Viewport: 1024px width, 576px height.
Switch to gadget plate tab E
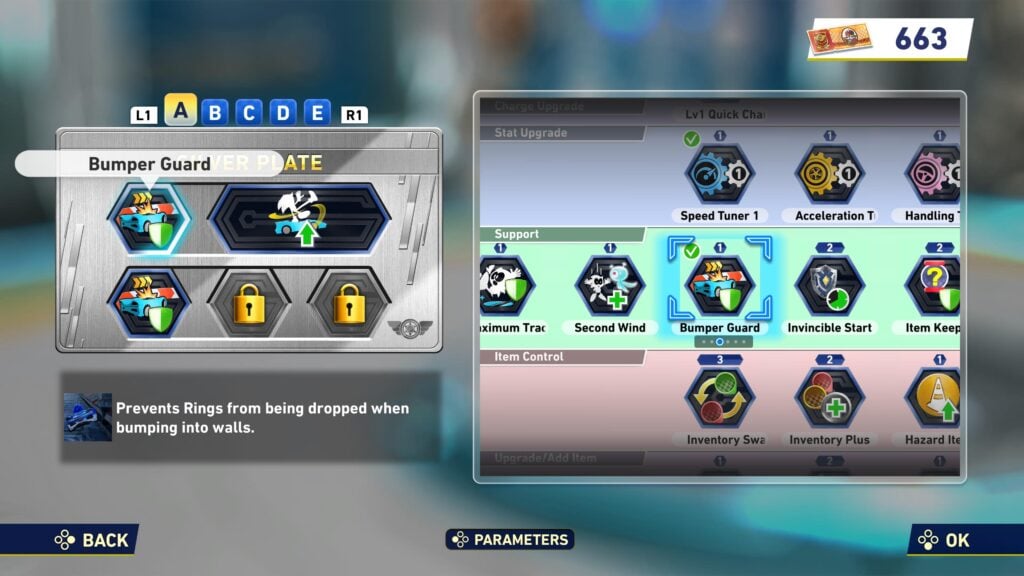(x=317, y=113)
